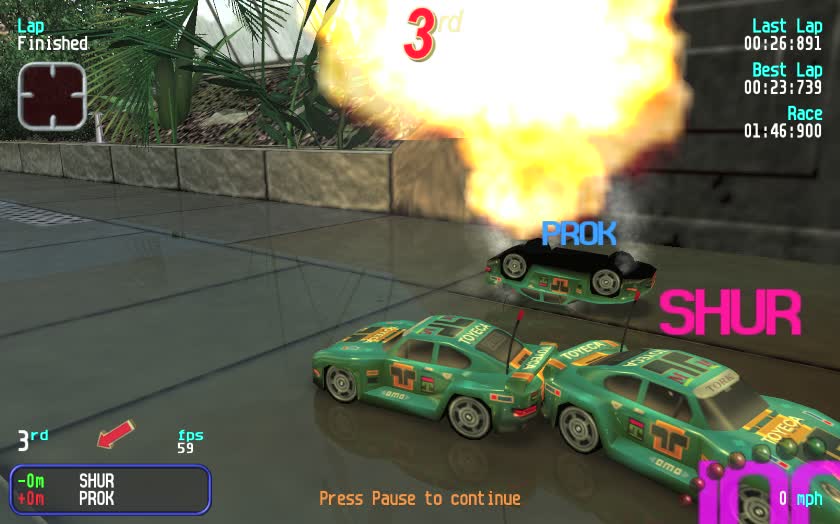This screenshot has height=524, width=840.
Task: Select the pickup item slot icon
Action: tap(52, 96)
